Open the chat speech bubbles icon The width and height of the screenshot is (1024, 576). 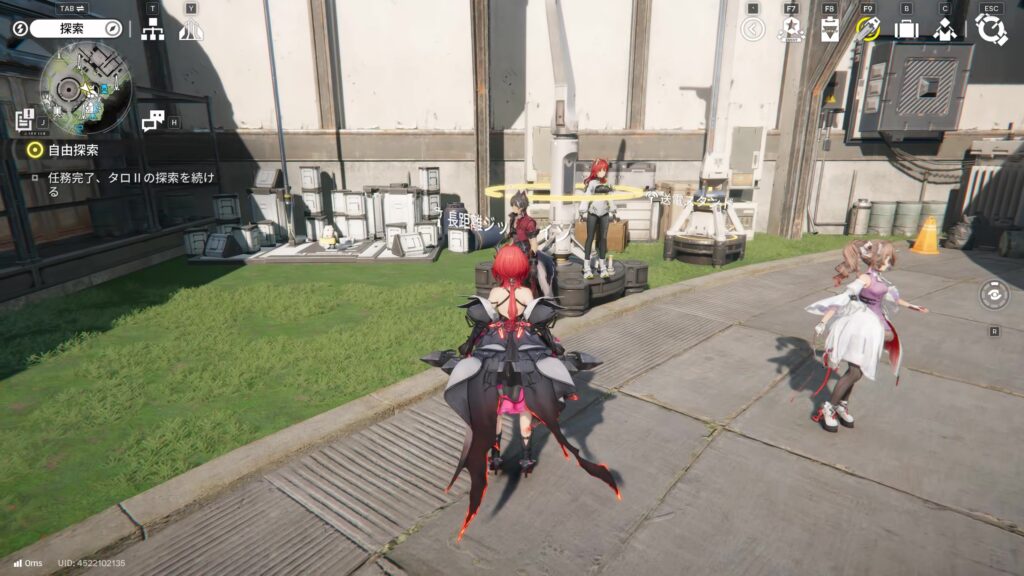coord(152,121)
